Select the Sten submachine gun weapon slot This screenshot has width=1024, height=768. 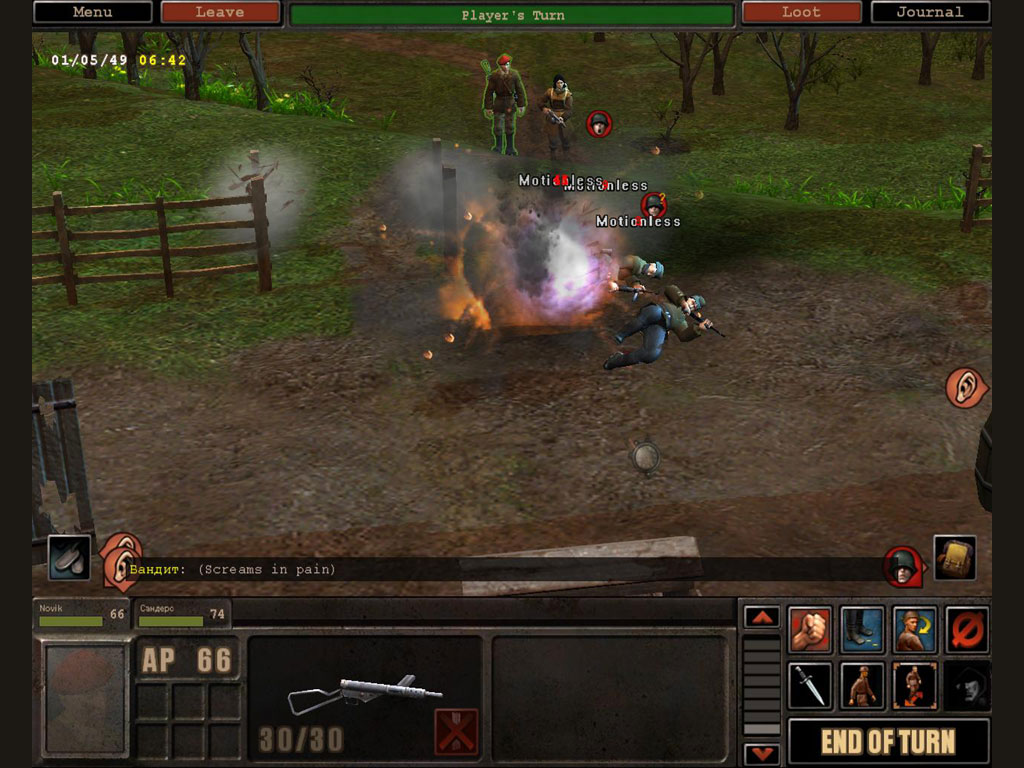[364, 692]
